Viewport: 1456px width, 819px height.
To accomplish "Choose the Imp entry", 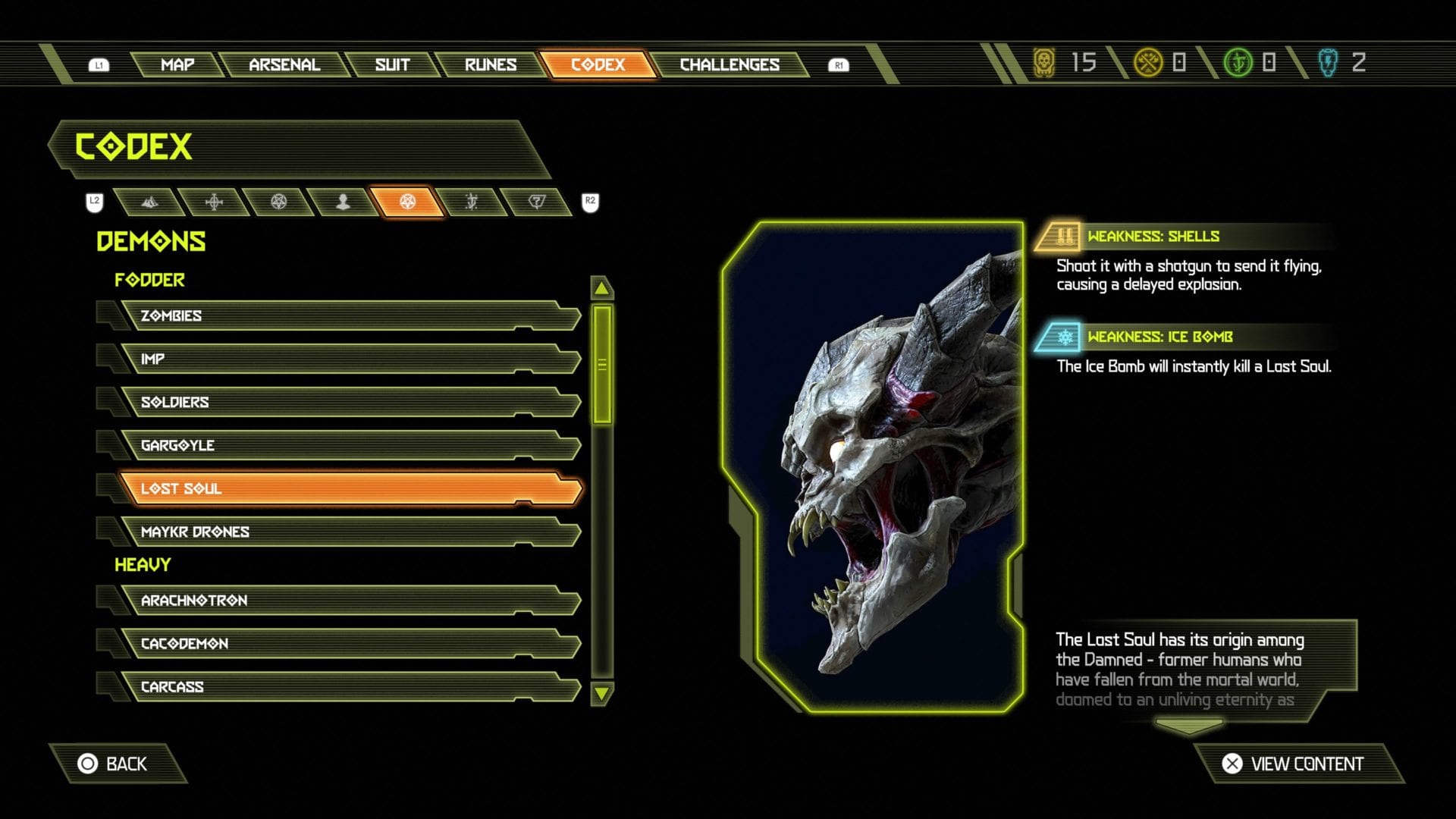I will click(x=349, y=359).
